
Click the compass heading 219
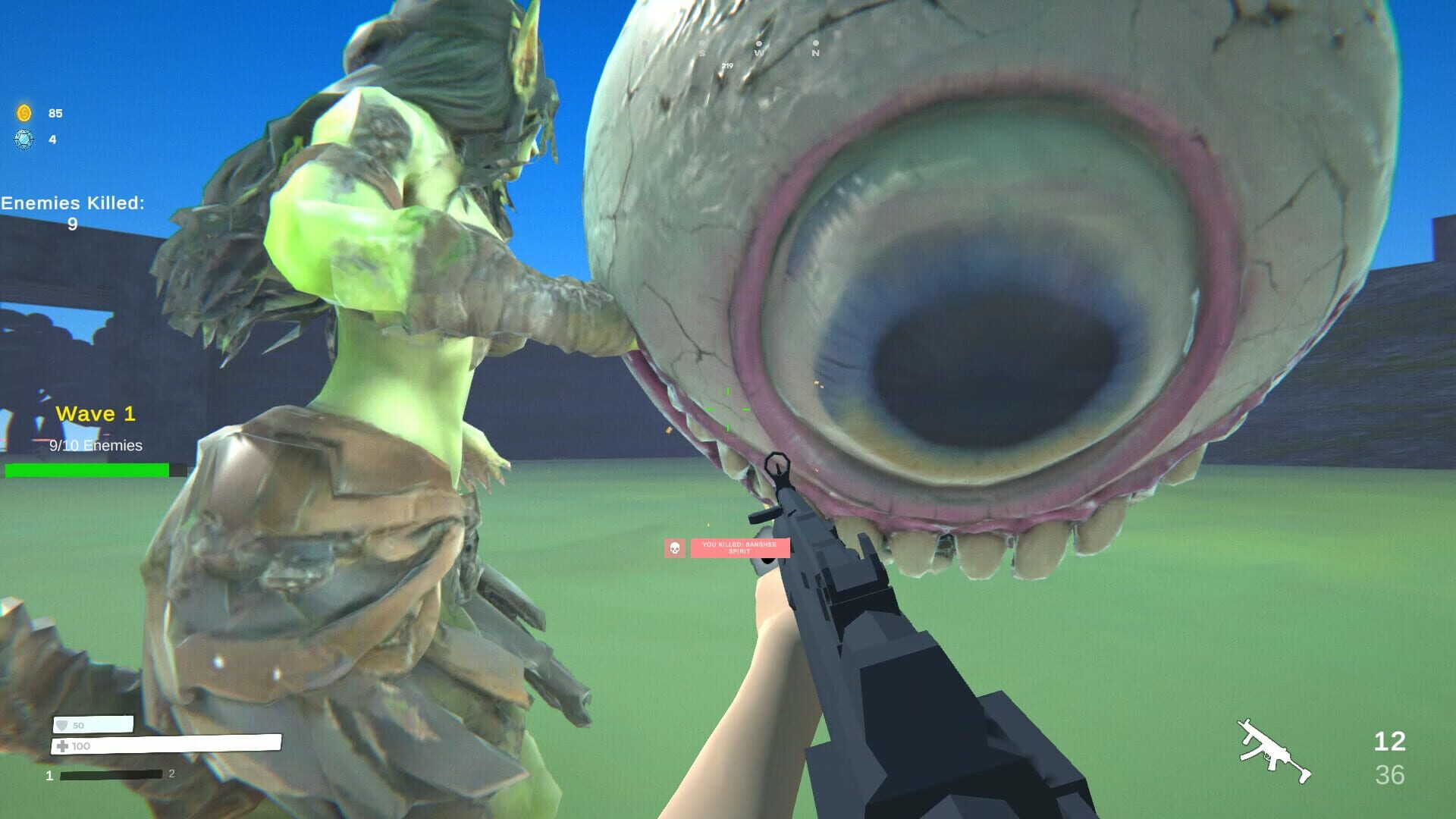click(x=726, y=66)
